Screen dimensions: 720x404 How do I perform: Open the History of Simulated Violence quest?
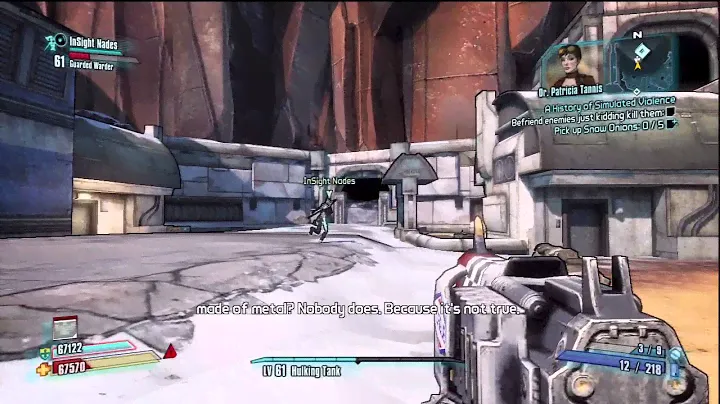(x=610, y=101)
